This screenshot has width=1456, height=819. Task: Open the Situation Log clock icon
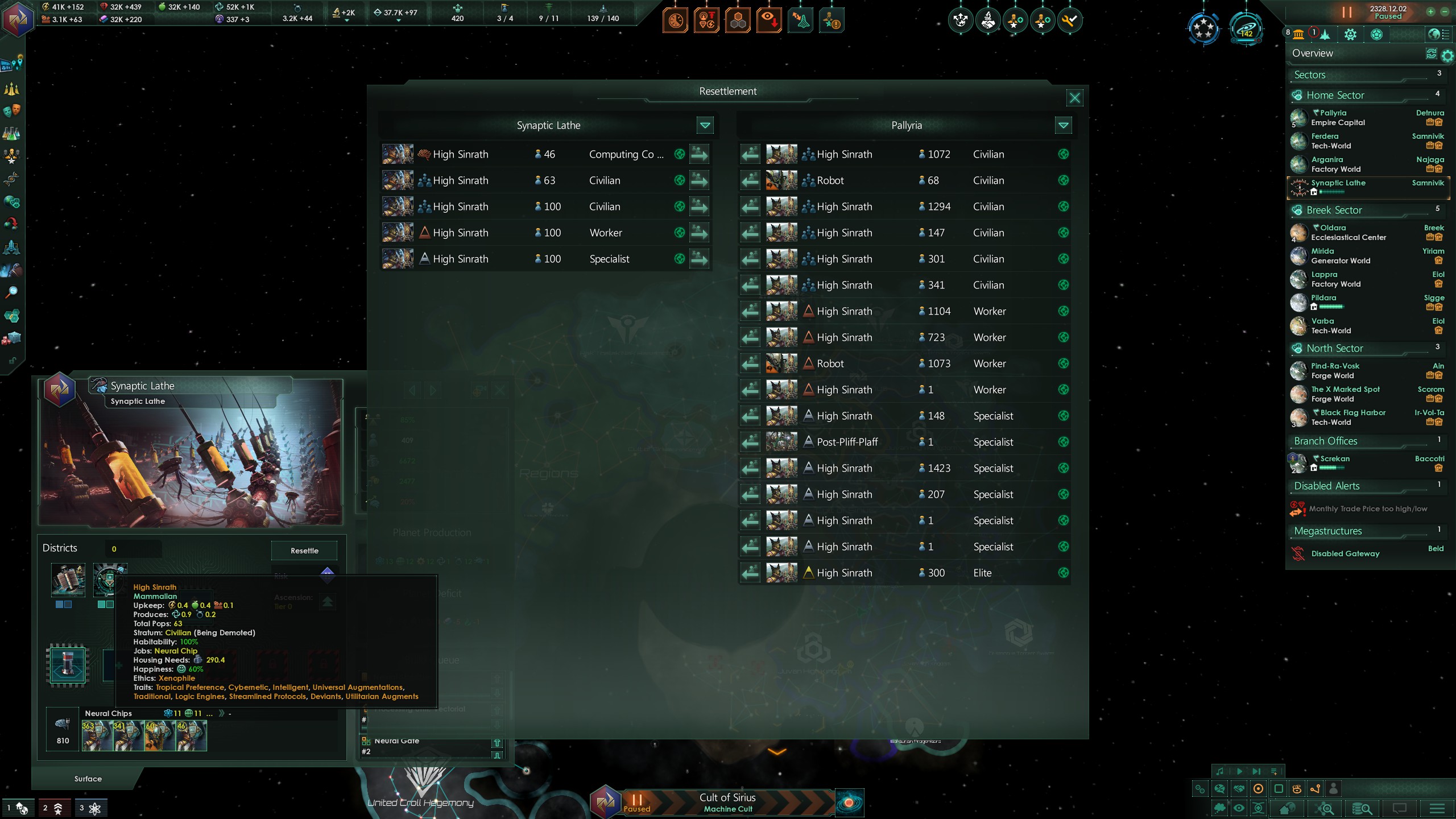click(675, 19)
